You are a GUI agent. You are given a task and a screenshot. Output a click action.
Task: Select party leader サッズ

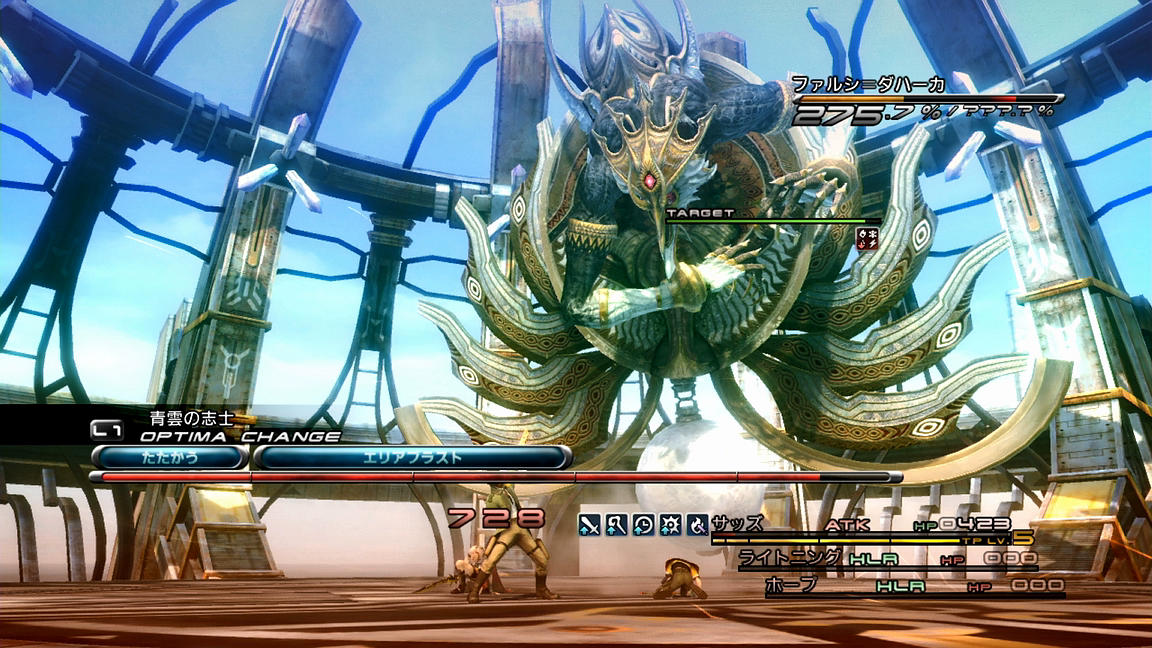pos(738,523)
